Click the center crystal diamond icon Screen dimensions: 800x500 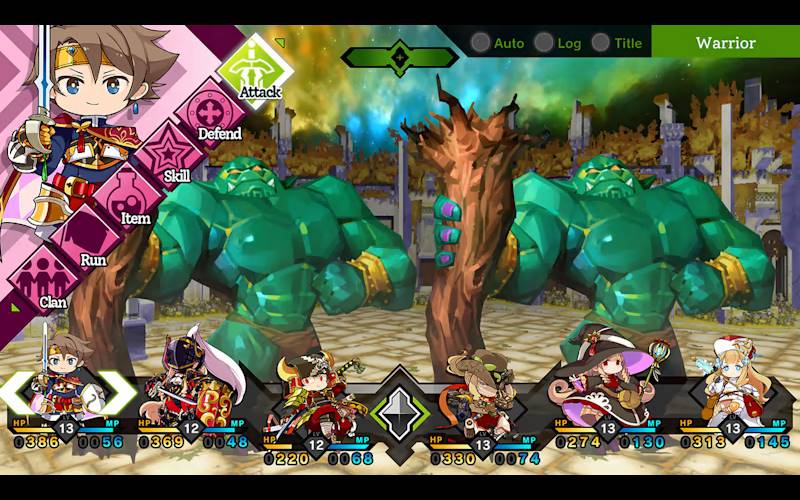399,410
